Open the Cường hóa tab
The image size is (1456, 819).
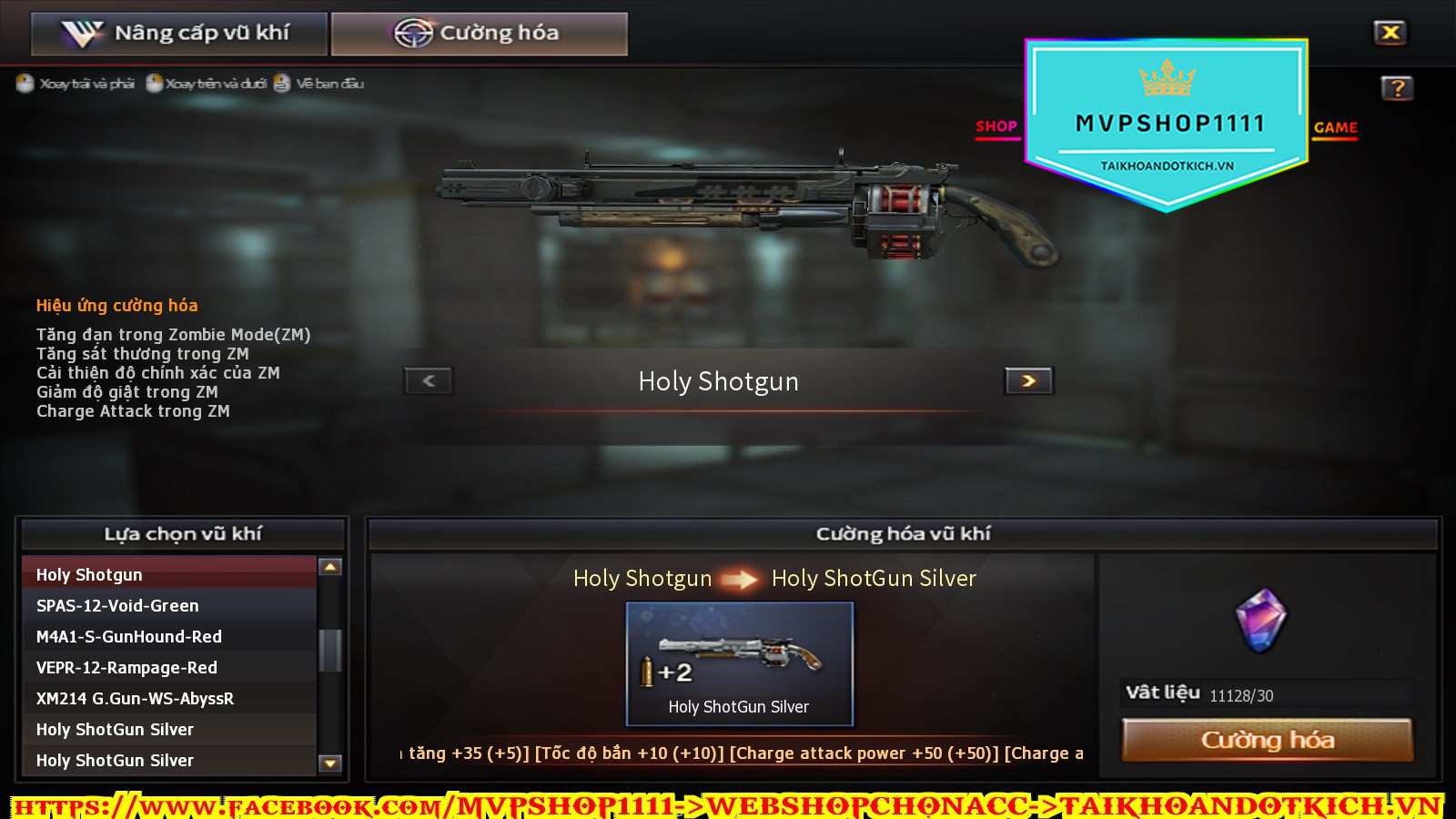[479, 34]
